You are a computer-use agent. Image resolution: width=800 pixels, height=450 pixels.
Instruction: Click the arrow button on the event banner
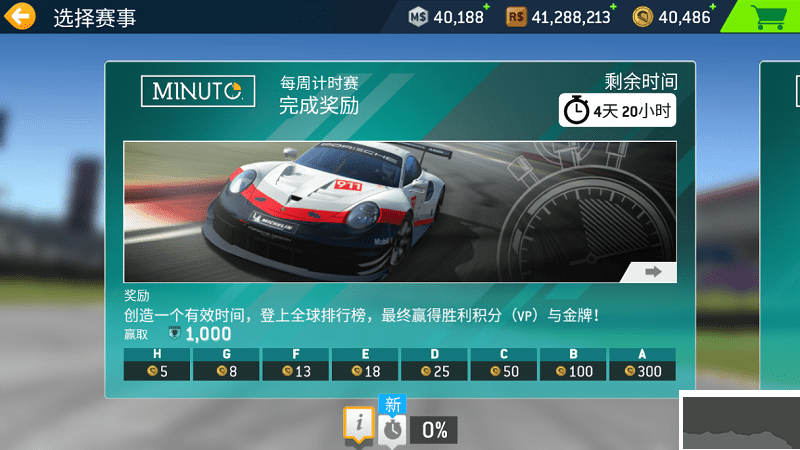[x=653, y=271]
